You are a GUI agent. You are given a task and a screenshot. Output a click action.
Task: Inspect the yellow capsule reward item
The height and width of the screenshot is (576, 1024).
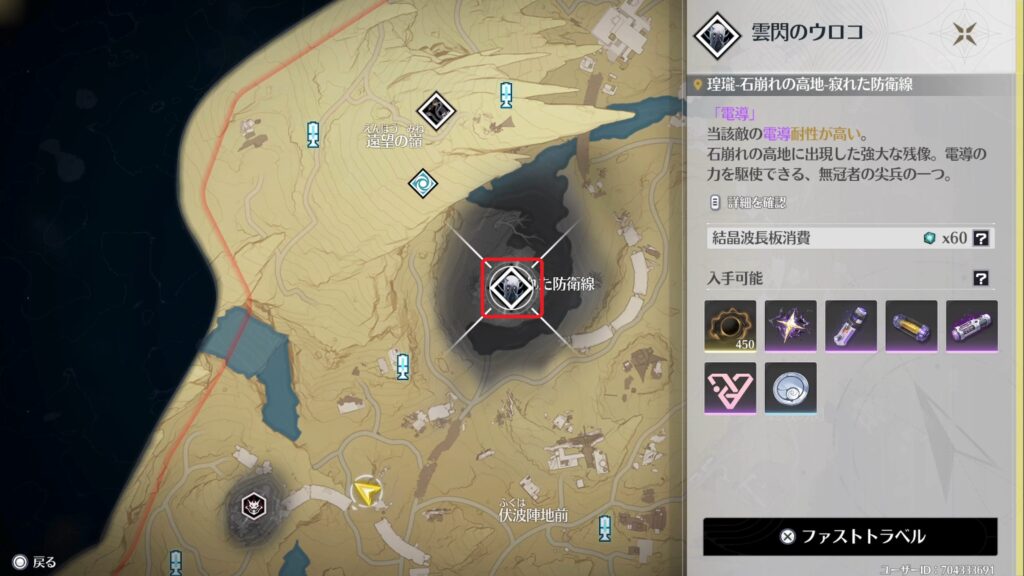pyautogui.click(x=911, y=327)
